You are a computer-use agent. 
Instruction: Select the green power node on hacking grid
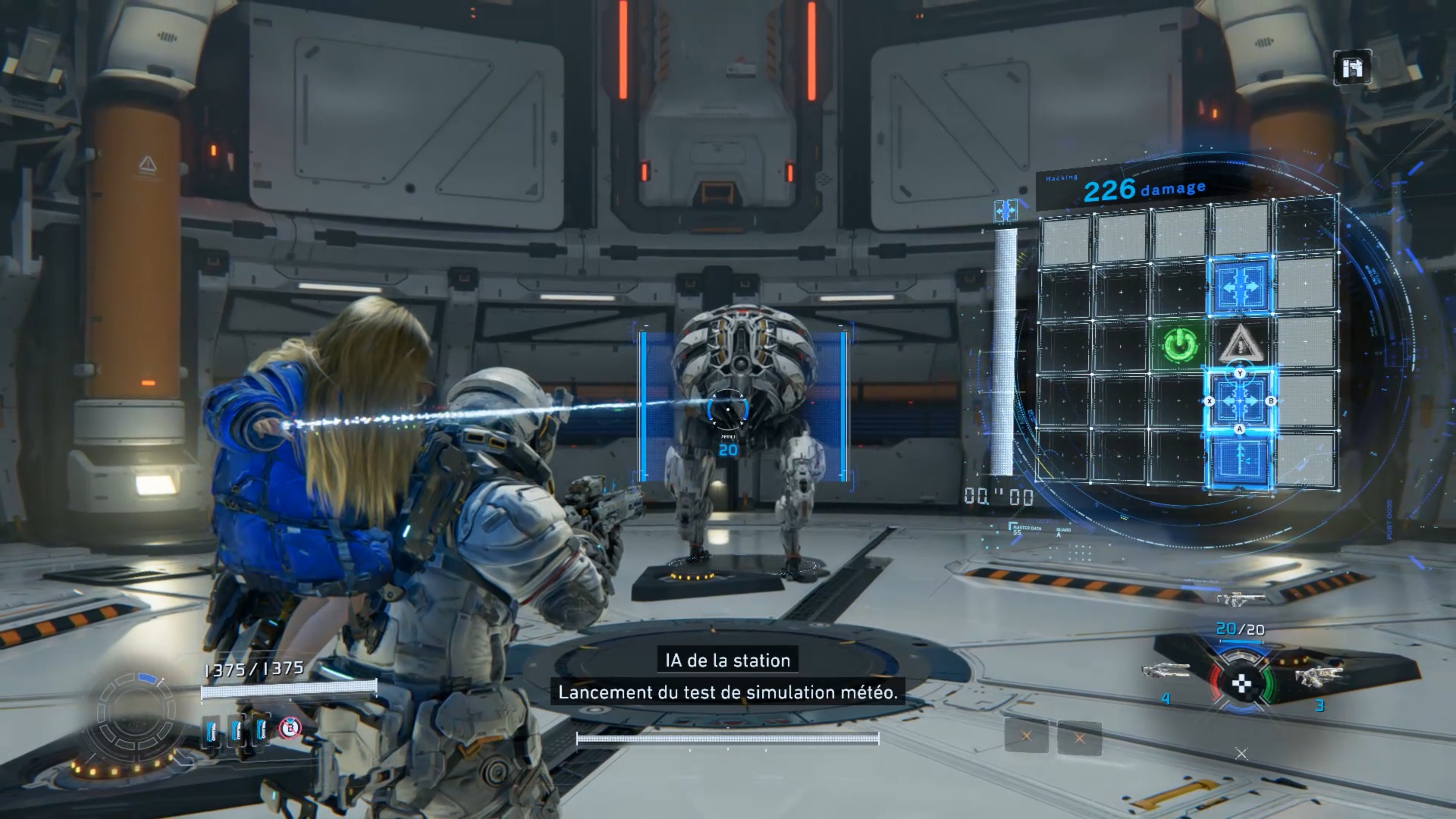pyautogui.click(x=1180, y=345)
